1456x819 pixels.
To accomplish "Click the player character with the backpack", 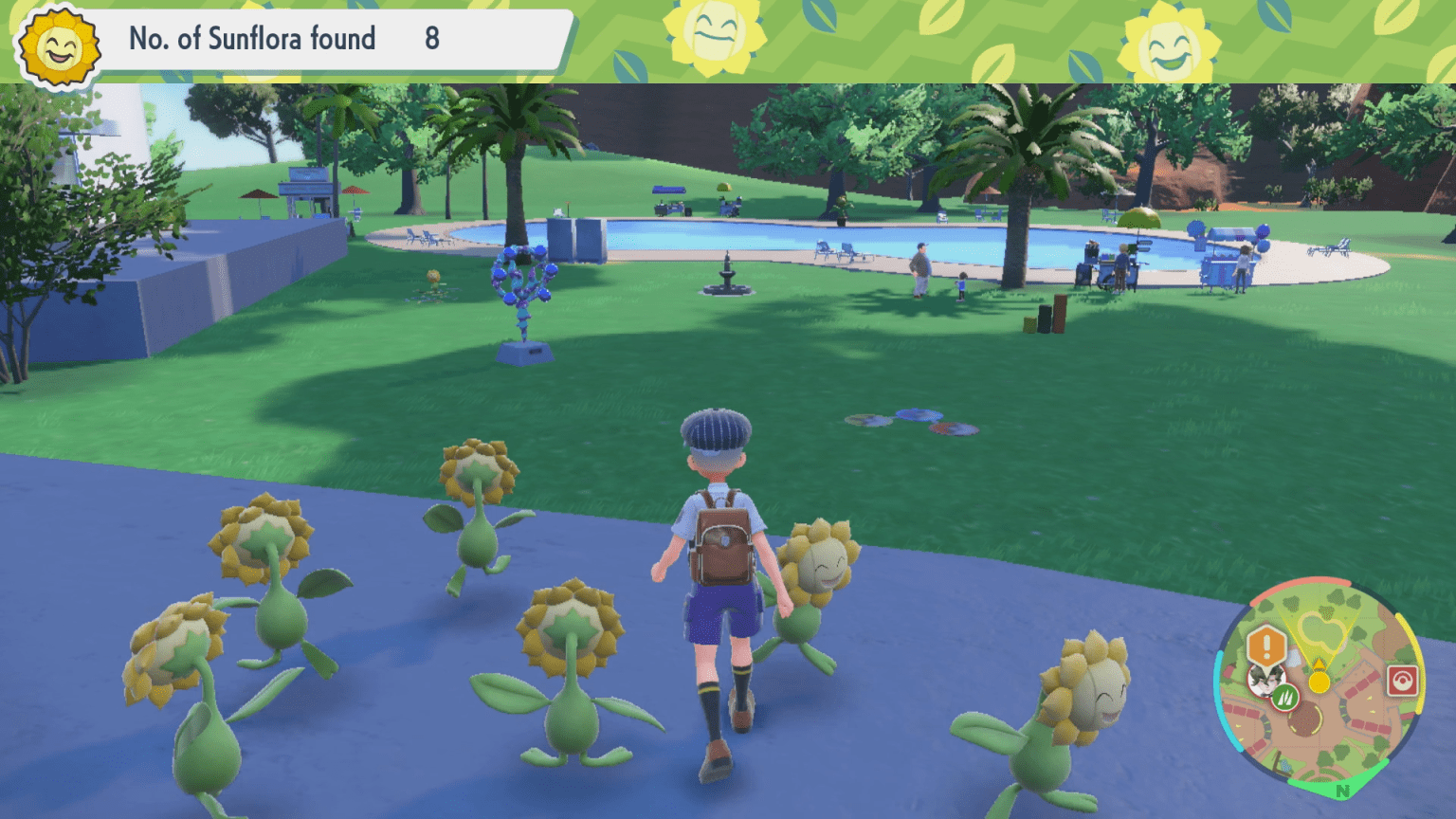I will pos(722,569).
